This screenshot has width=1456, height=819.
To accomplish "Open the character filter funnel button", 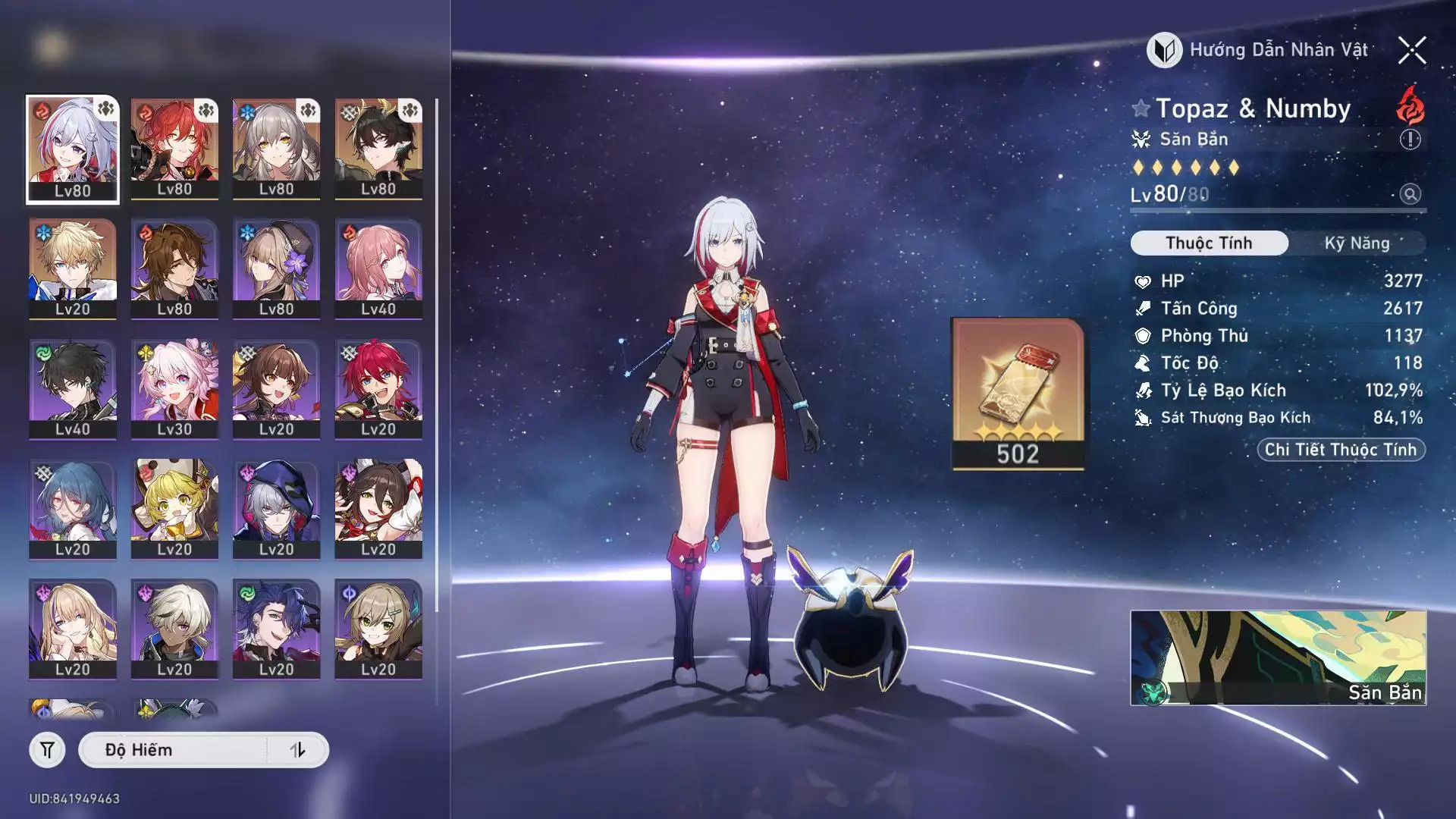I will click(47, 750).
